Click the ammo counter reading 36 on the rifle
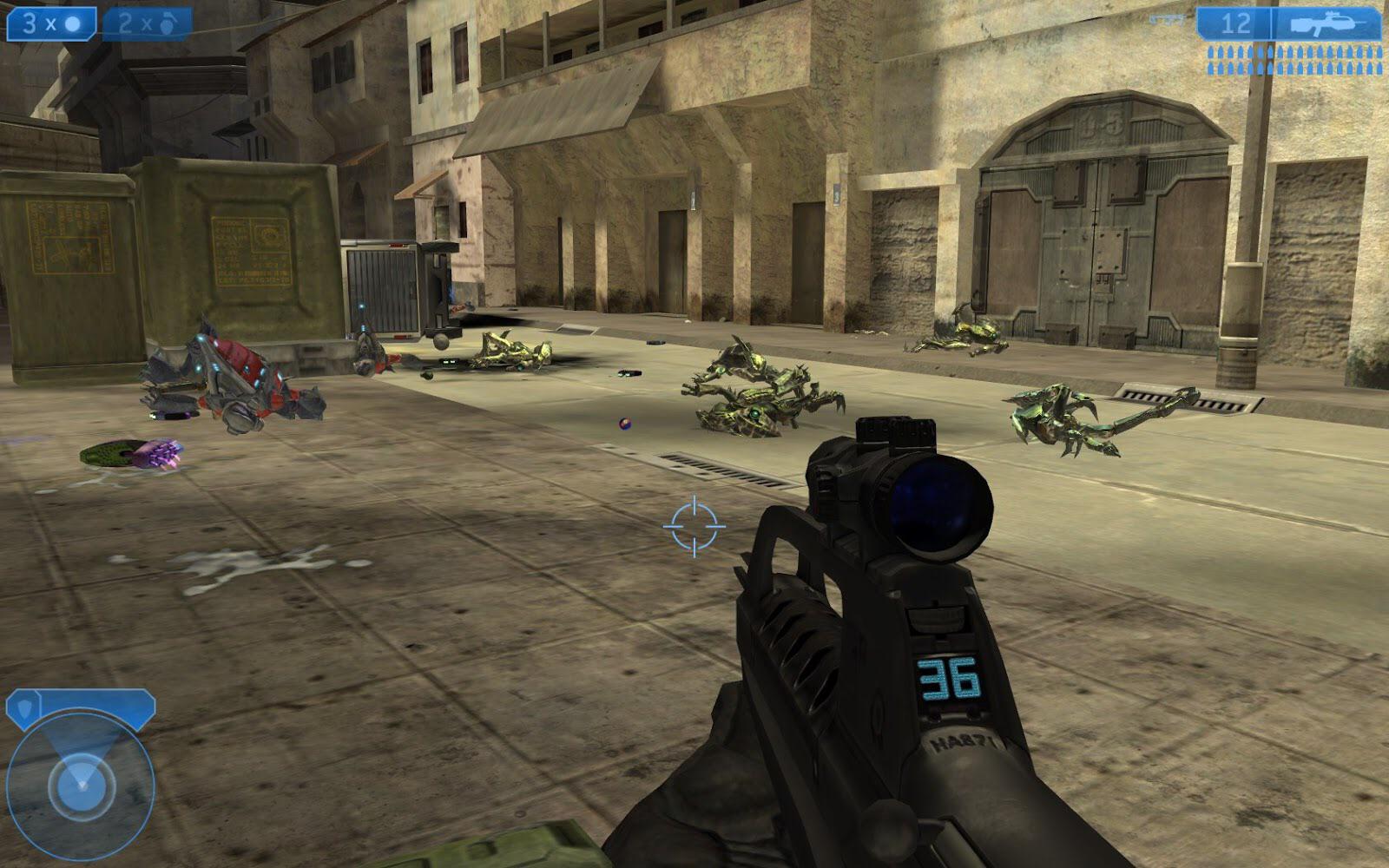The height and width of the screenshot is (868, 1389). 946,678
